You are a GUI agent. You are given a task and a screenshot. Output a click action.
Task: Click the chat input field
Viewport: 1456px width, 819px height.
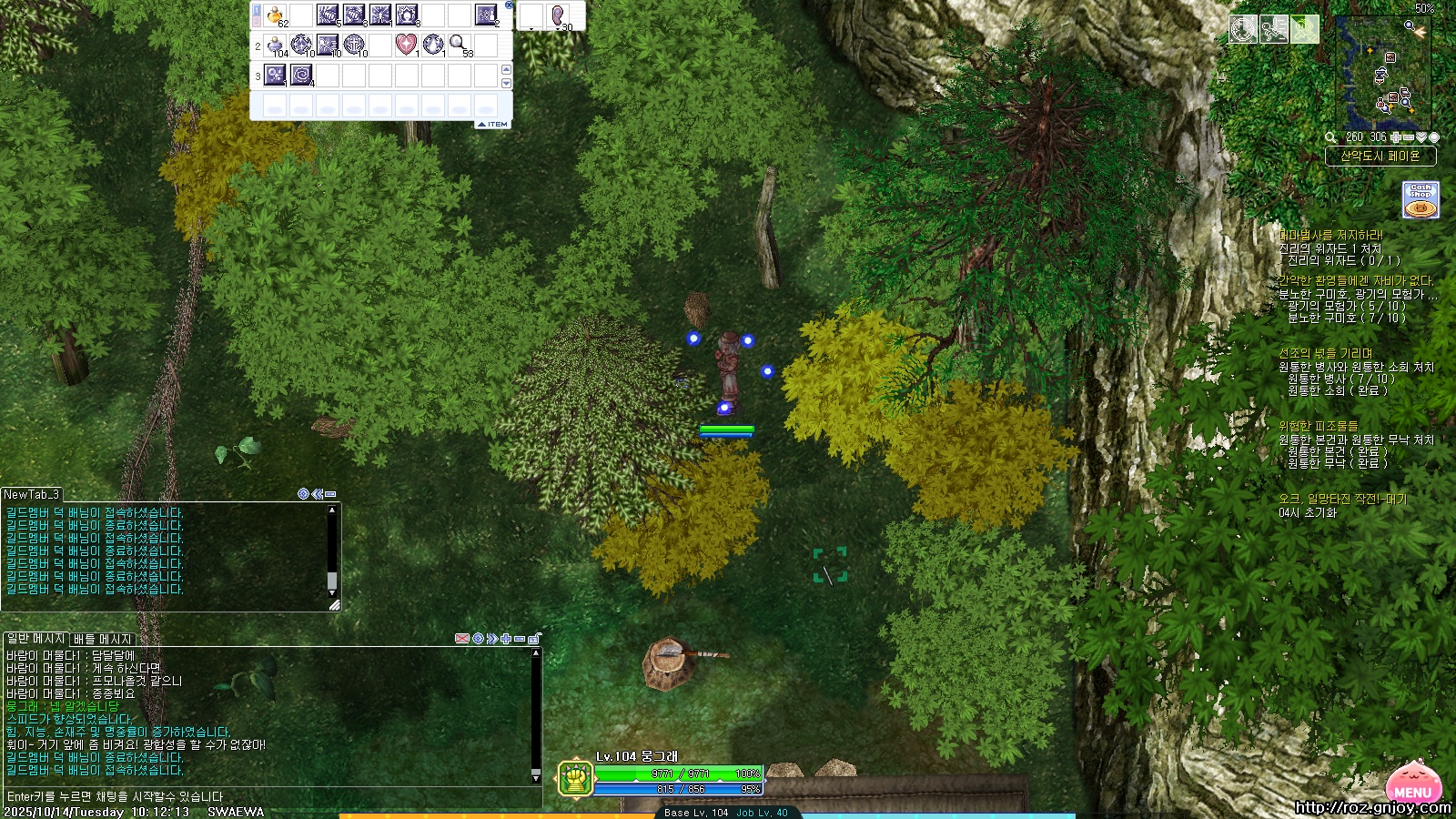click(x=273, y=796)
